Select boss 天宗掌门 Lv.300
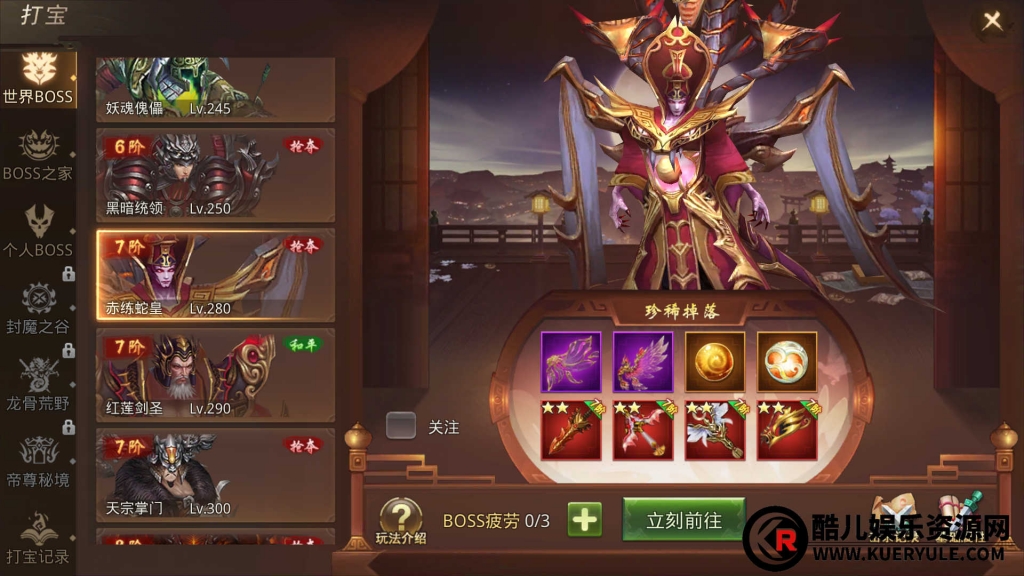Screen dimensions: 1024x576 215,474
